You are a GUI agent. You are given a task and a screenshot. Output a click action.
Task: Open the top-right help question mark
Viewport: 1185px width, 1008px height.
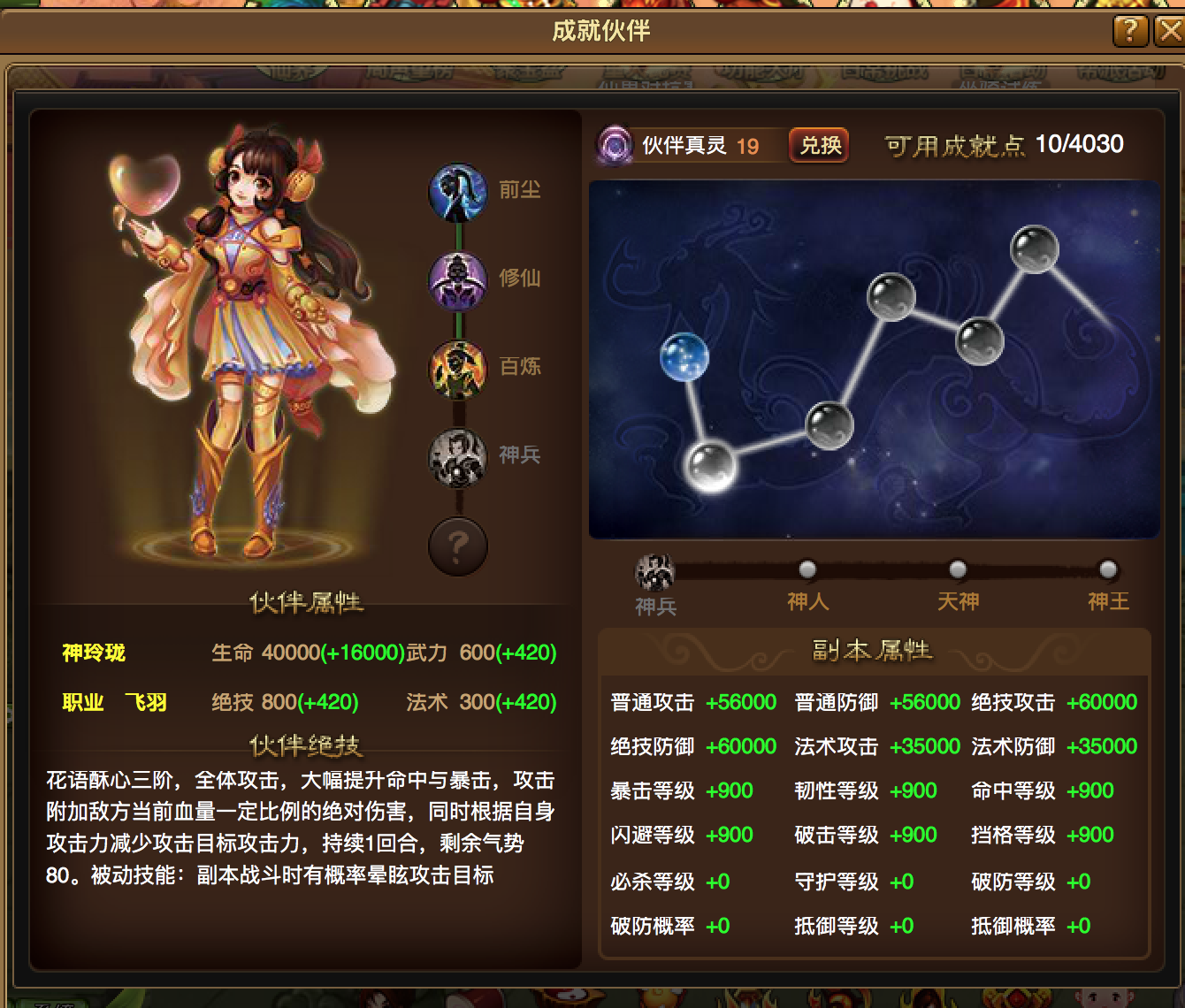[x=1129, y=31]
